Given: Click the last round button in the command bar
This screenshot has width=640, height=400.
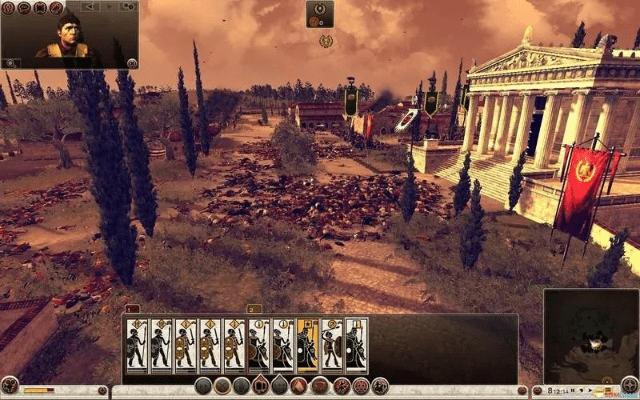Looking at the screenshot, I should [x=380, y=386].
